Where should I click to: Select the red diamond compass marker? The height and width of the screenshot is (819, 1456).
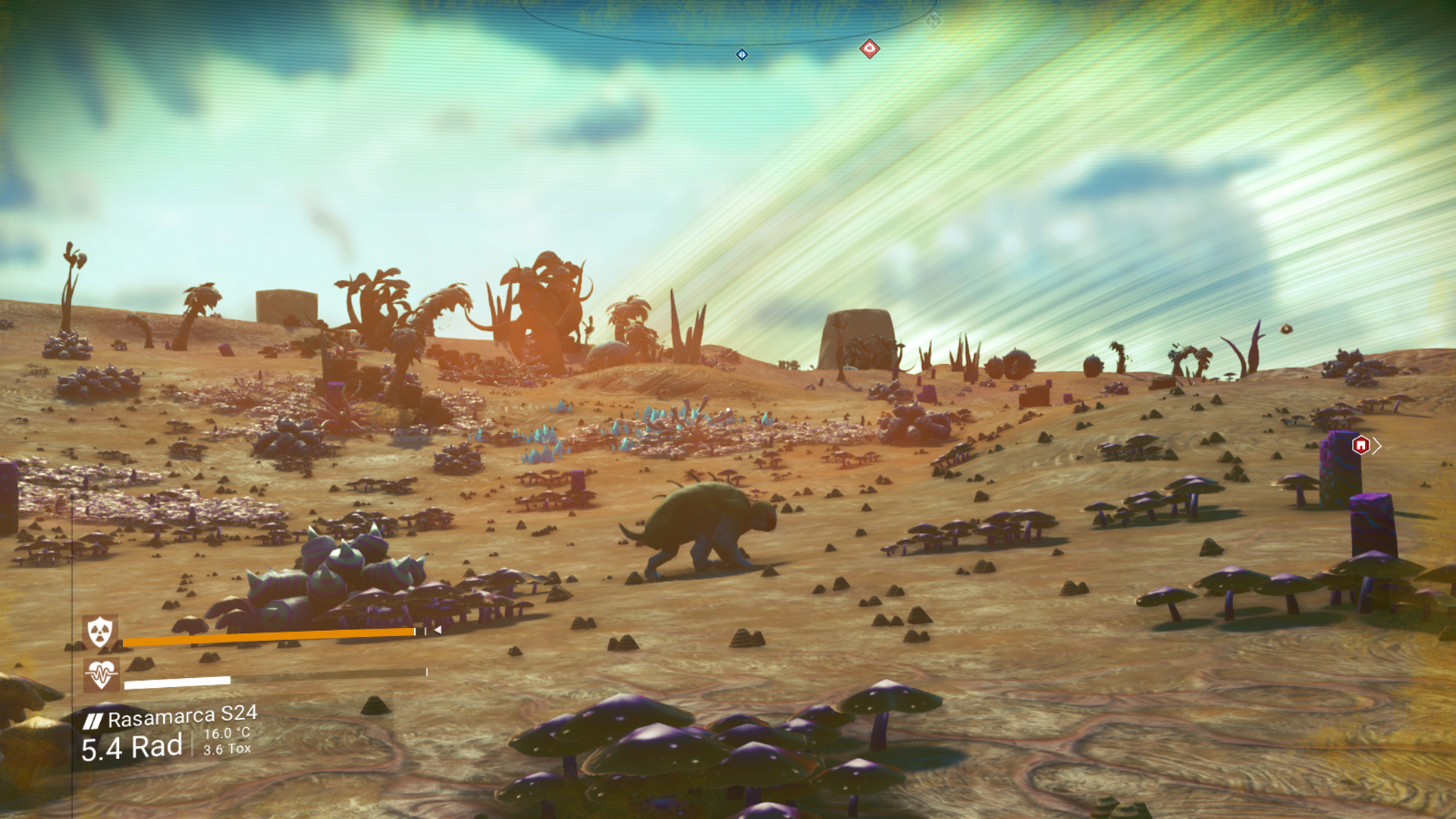869,49
